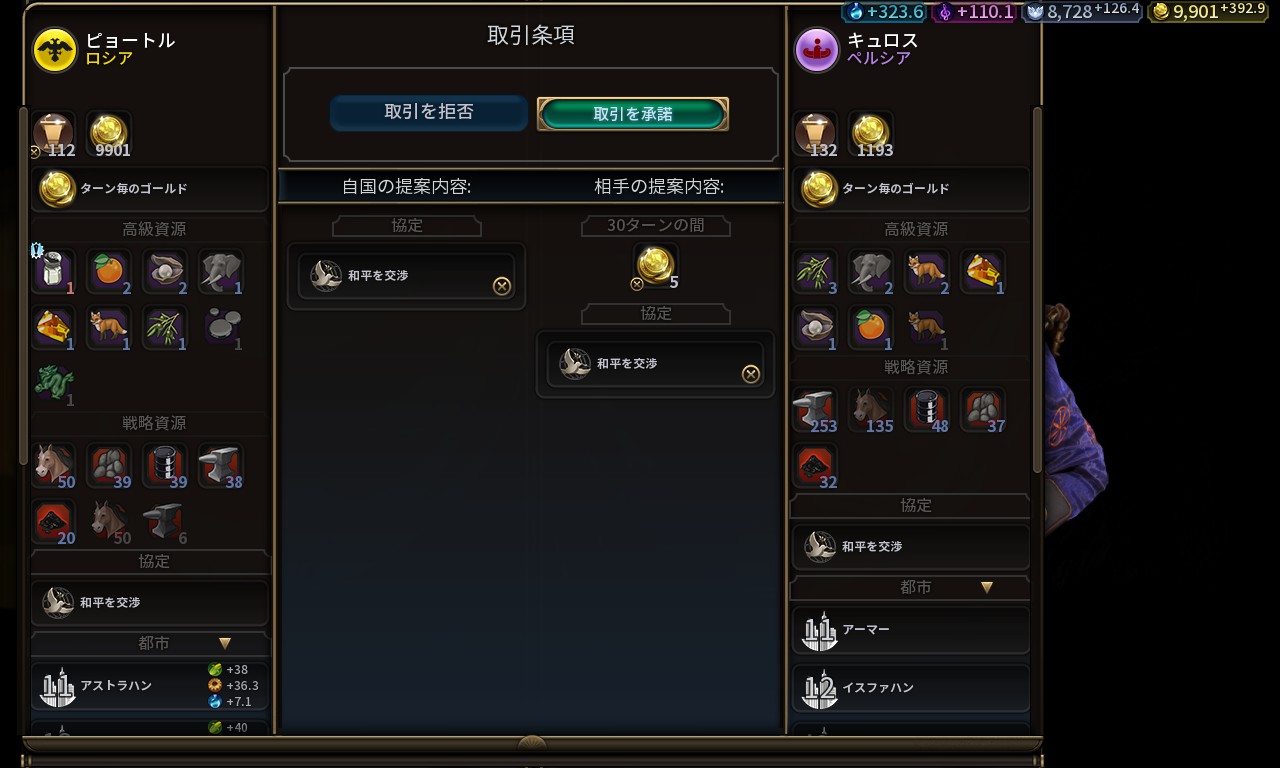Choose Persia's 和平を交渉 agreement entry
Screen dimensions: 1280x768
pyautogui.click(x=910, y=547)
